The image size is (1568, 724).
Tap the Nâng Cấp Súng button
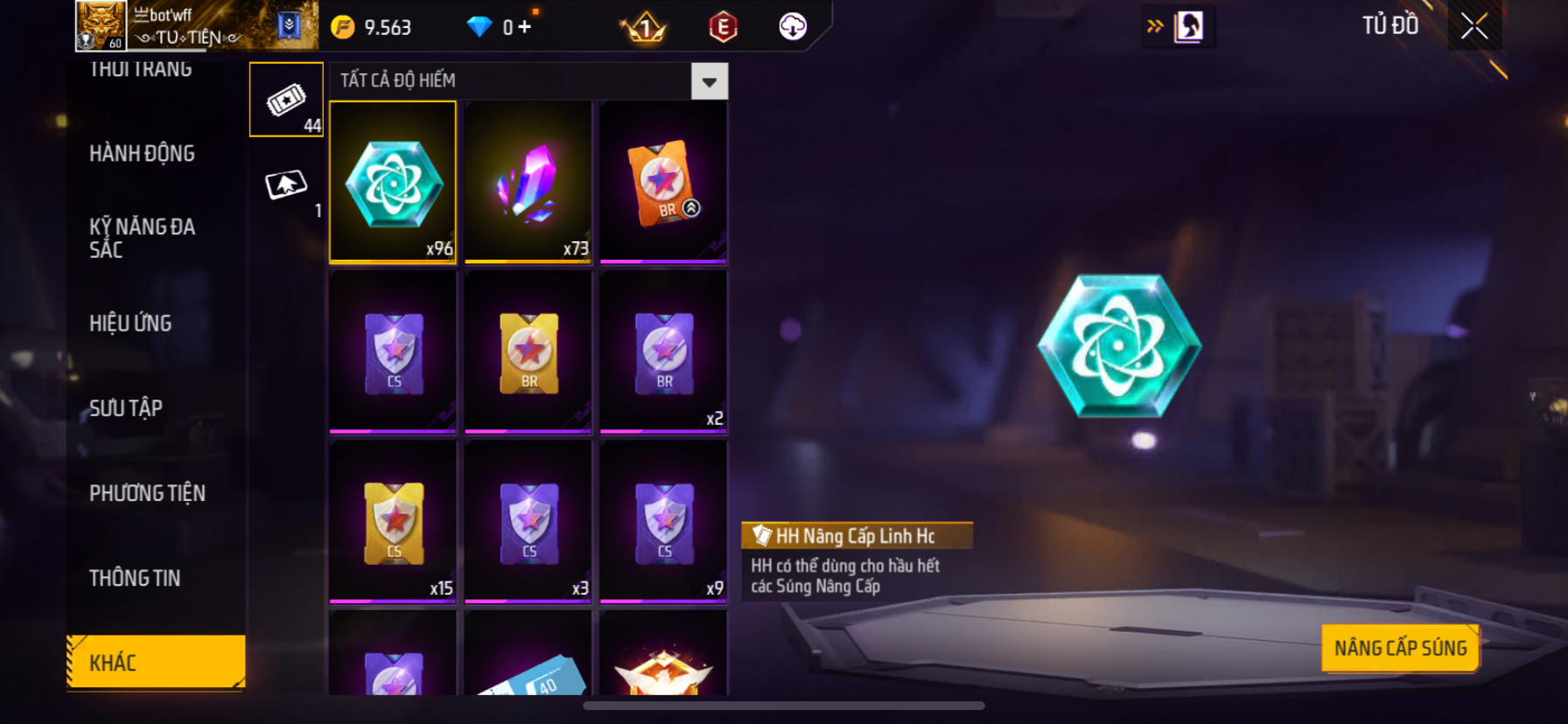(x=1400, y=648)
